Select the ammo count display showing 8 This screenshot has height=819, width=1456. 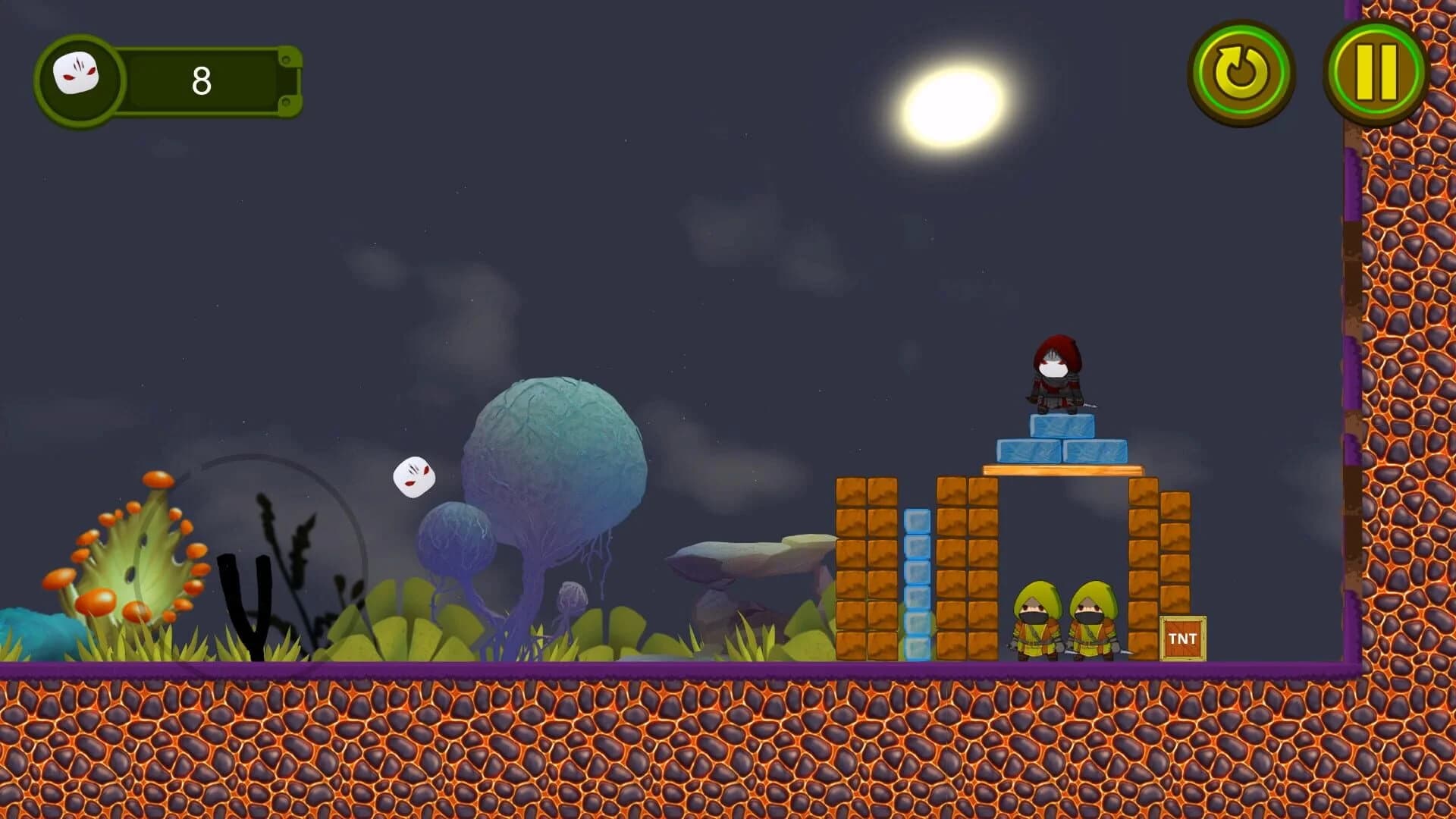(201, 80)
